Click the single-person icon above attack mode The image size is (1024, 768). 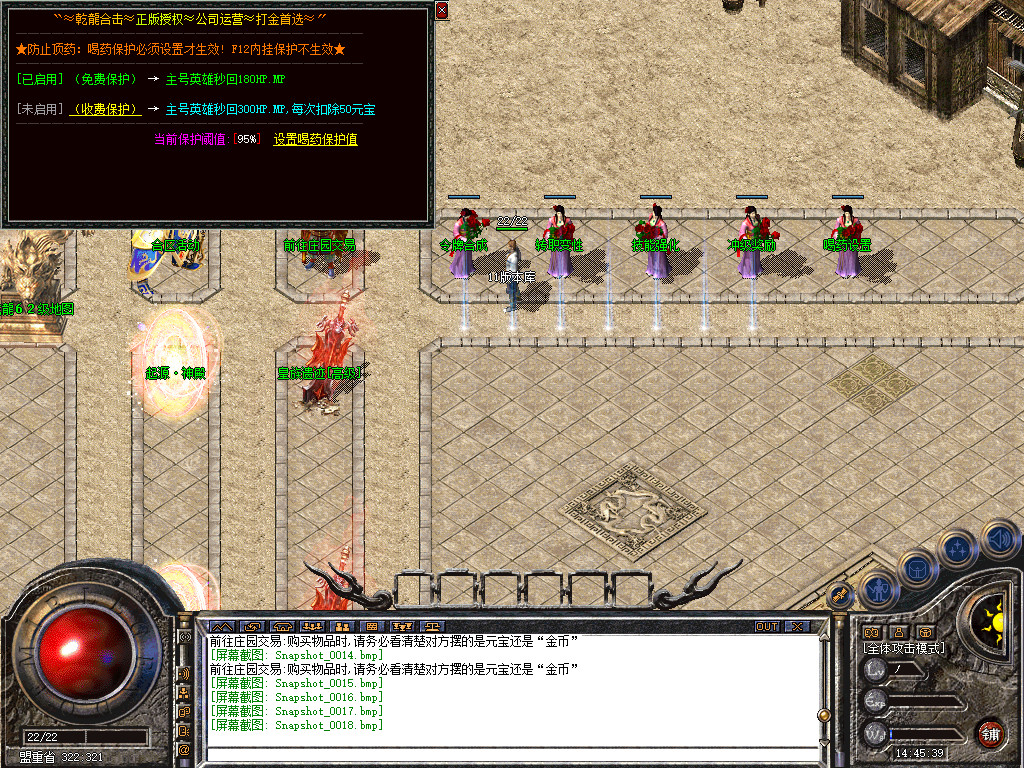tap(899, 632)
